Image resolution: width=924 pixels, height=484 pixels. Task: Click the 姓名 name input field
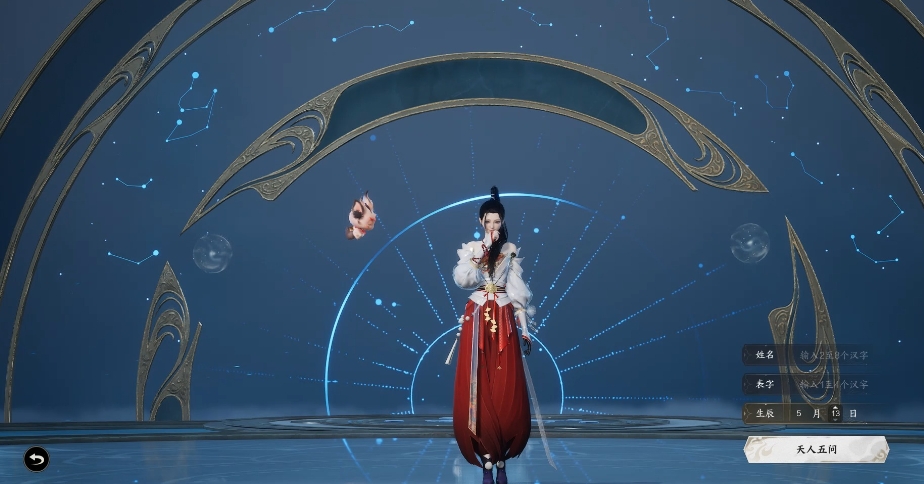(833, 355)
